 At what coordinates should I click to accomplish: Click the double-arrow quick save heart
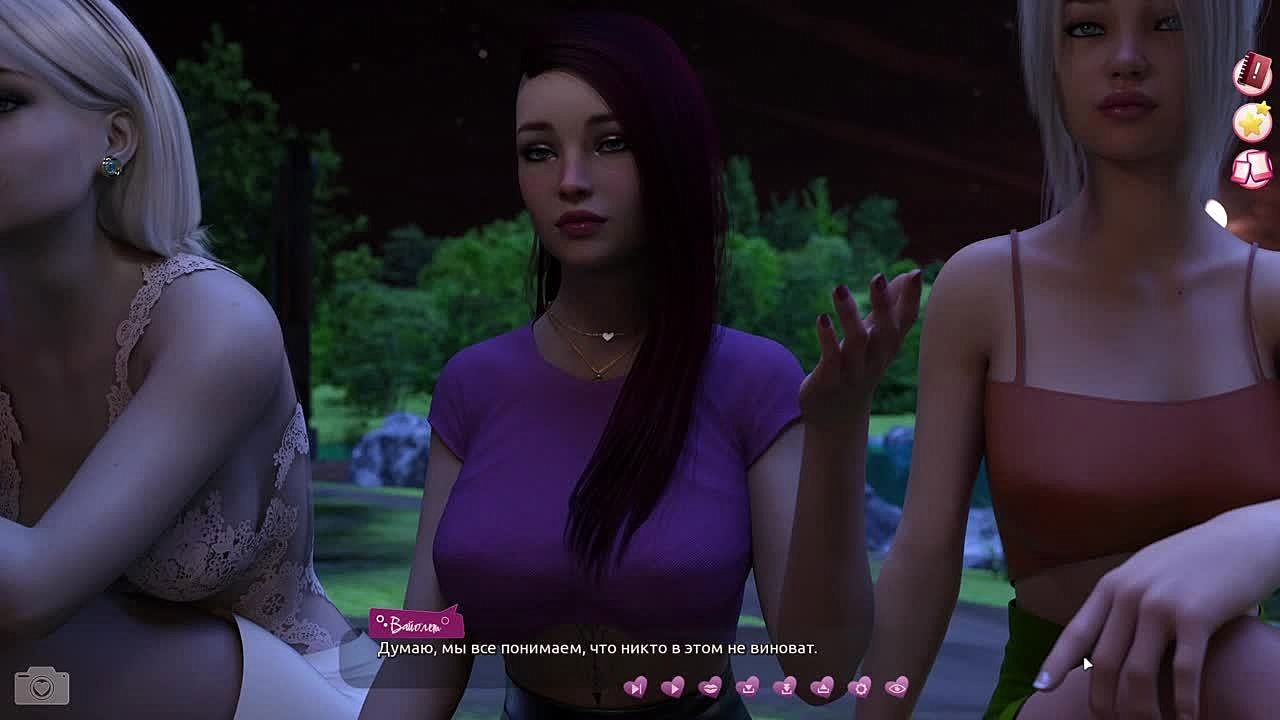[x=785, y=687]
